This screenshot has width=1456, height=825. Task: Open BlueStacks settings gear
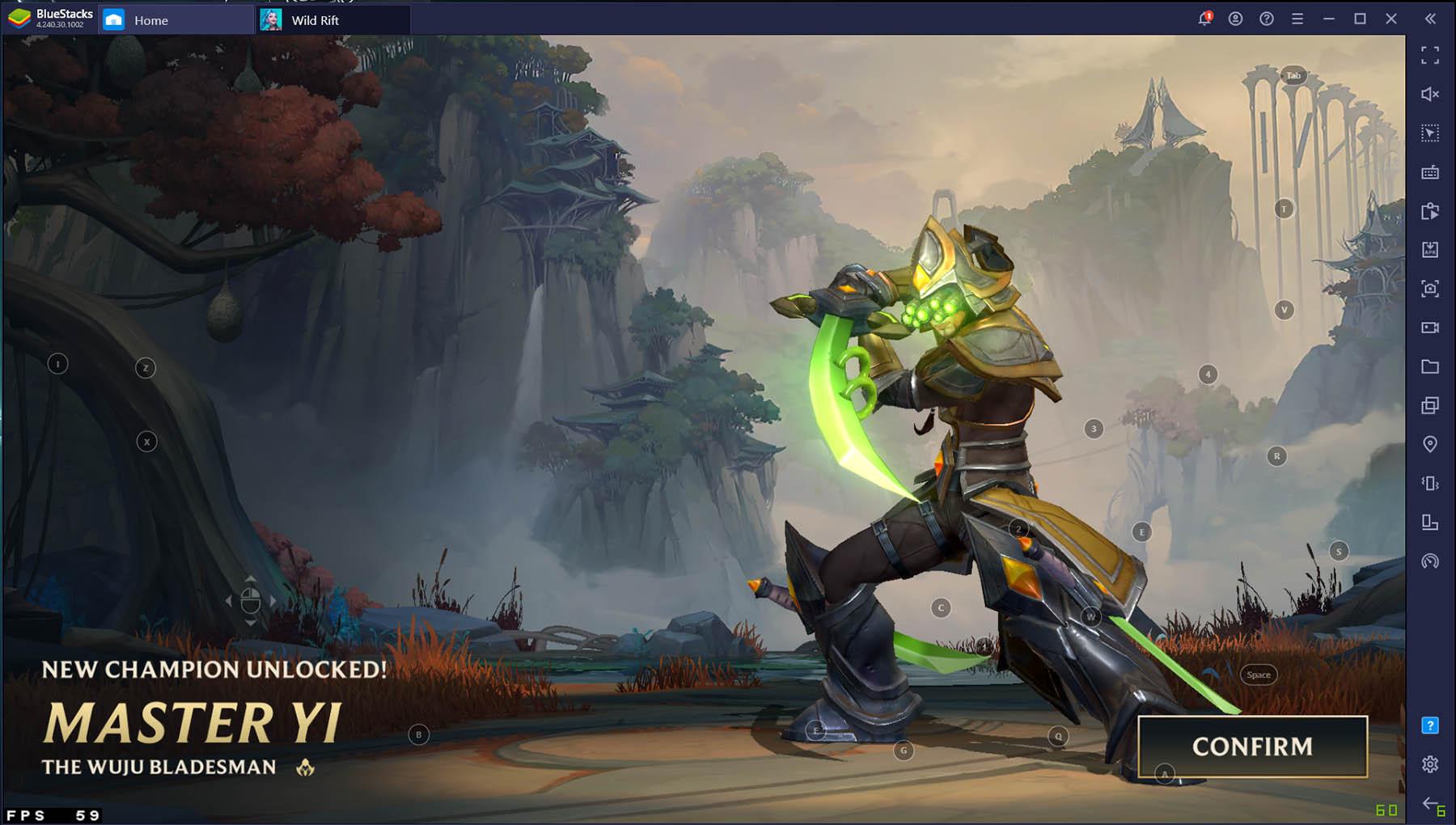coord(1430,764)
